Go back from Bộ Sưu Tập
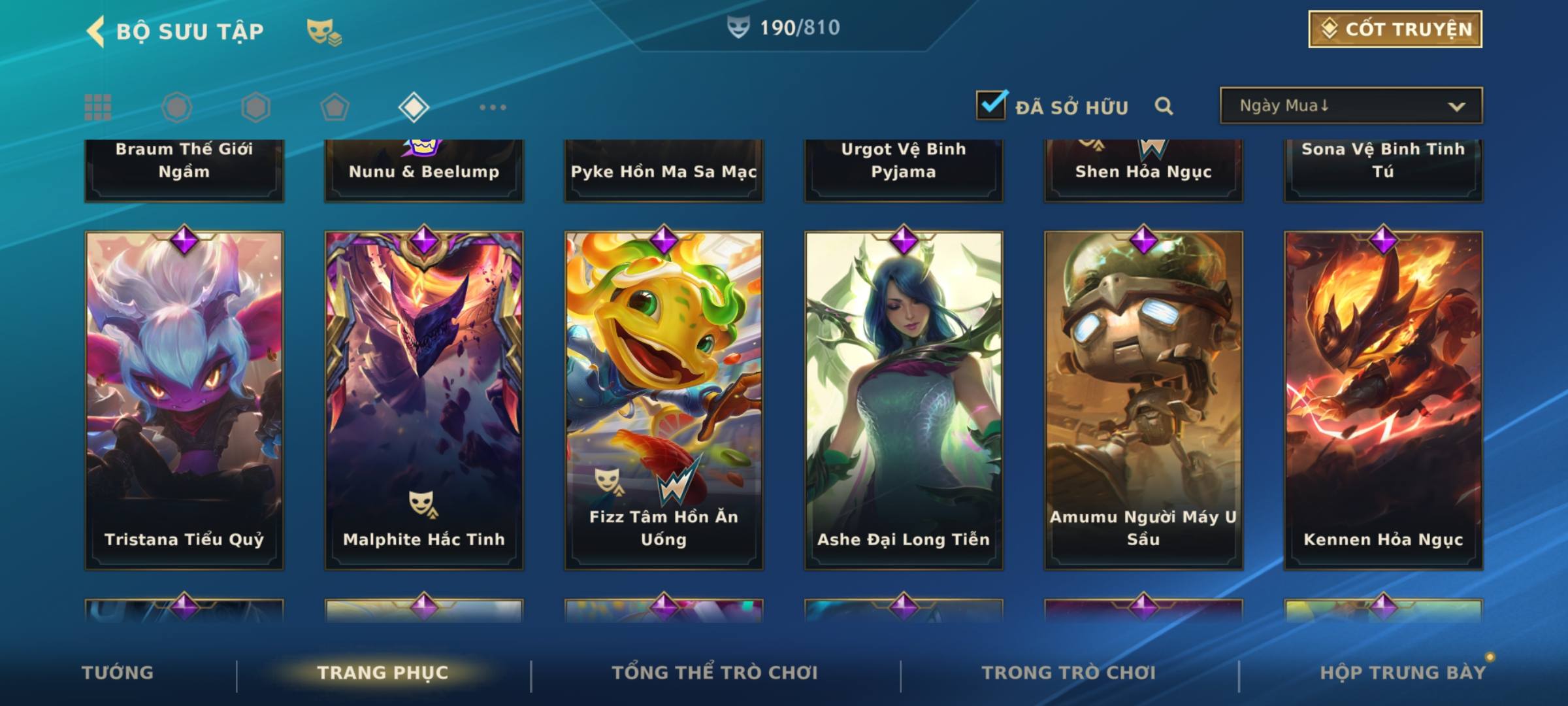This screenshot has width=1568, height=706. (x=96, y=31)
